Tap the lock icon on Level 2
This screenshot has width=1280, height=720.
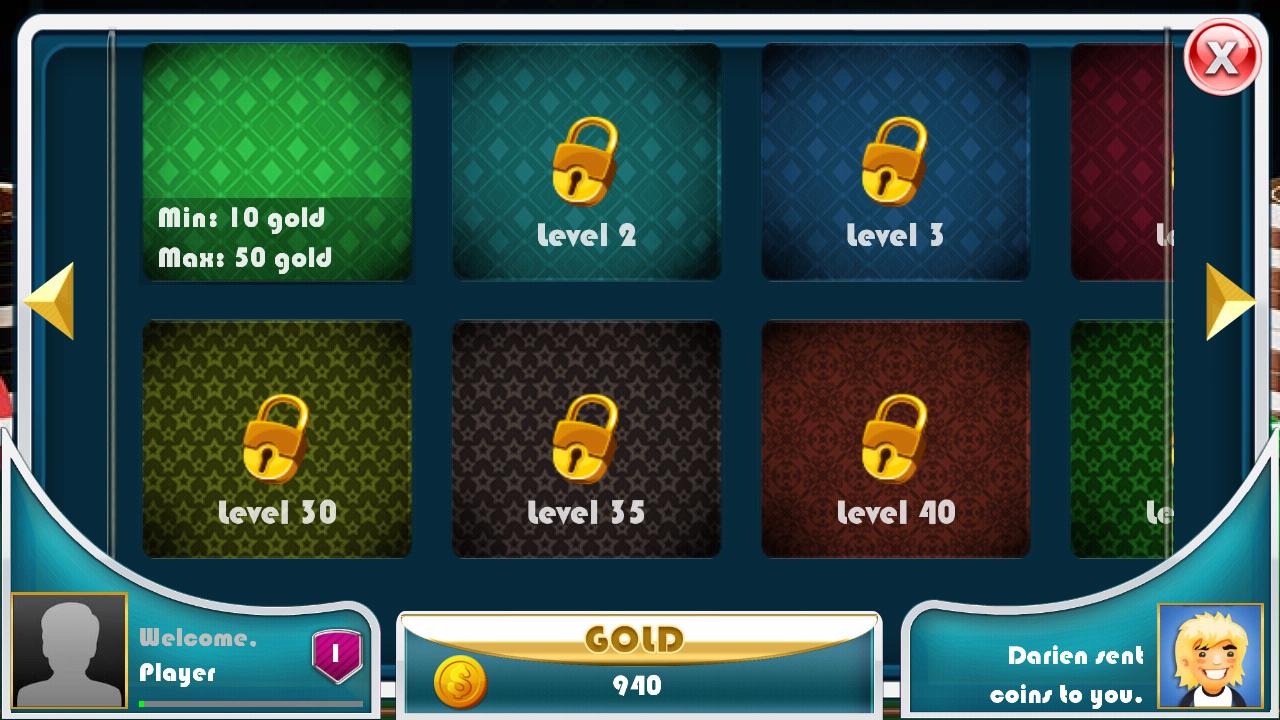tap(585, 160)
